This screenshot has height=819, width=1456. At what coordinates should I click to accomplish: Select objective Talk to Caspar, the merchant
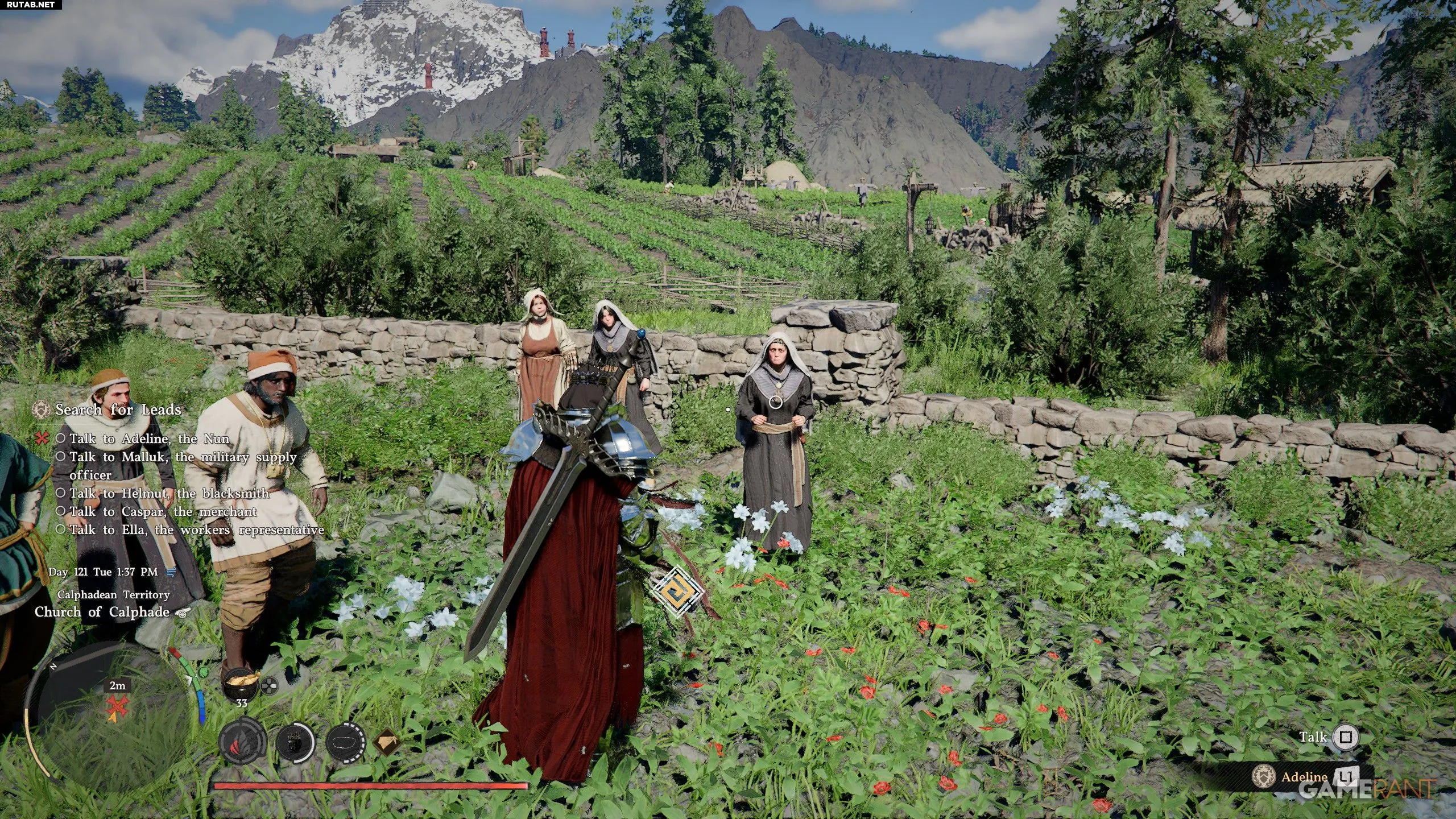pyautogui.click(x=163, y=511)
